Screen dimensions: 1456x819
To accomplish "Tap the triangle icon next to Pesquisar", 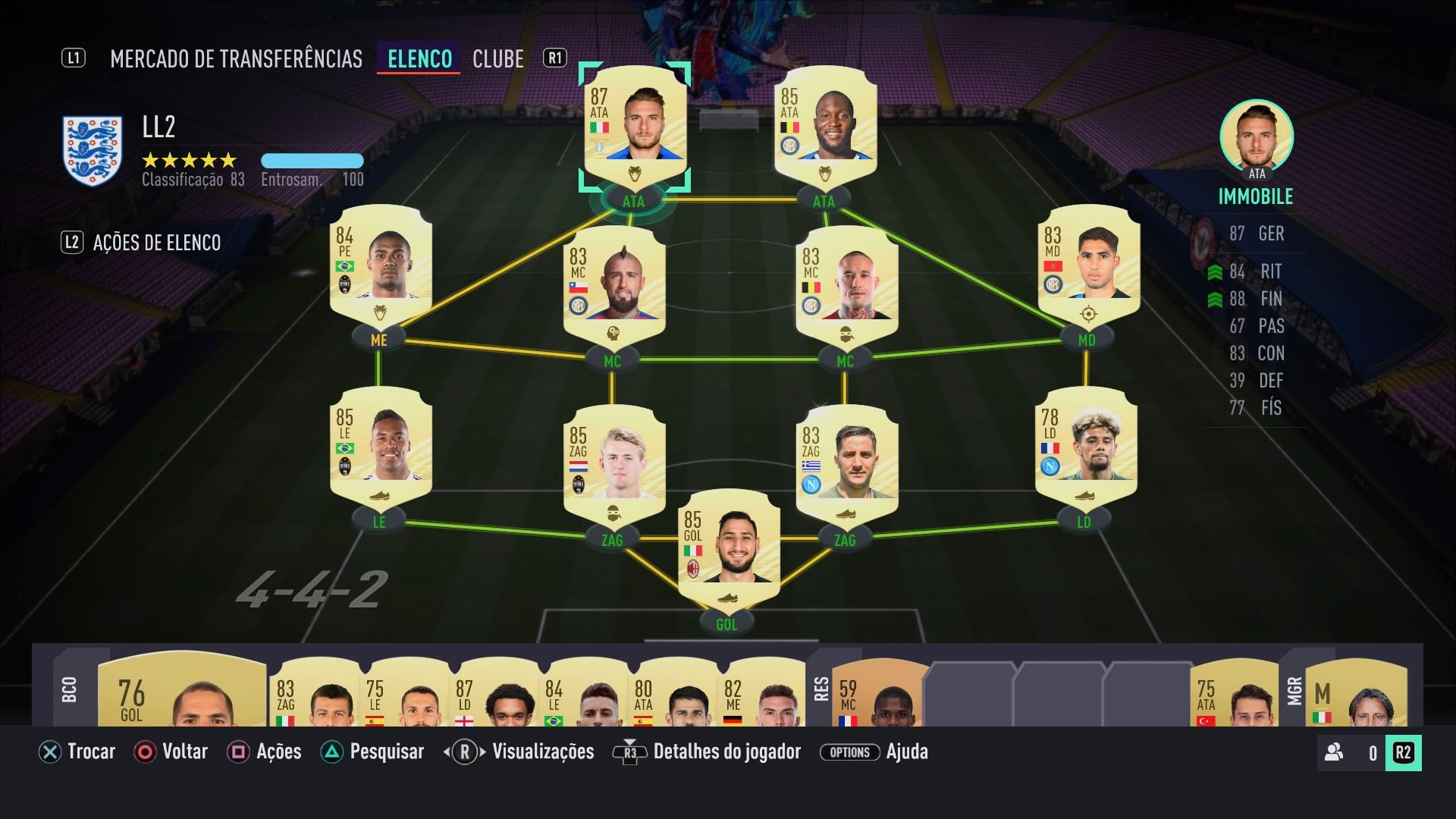I will tap(331, 752).
